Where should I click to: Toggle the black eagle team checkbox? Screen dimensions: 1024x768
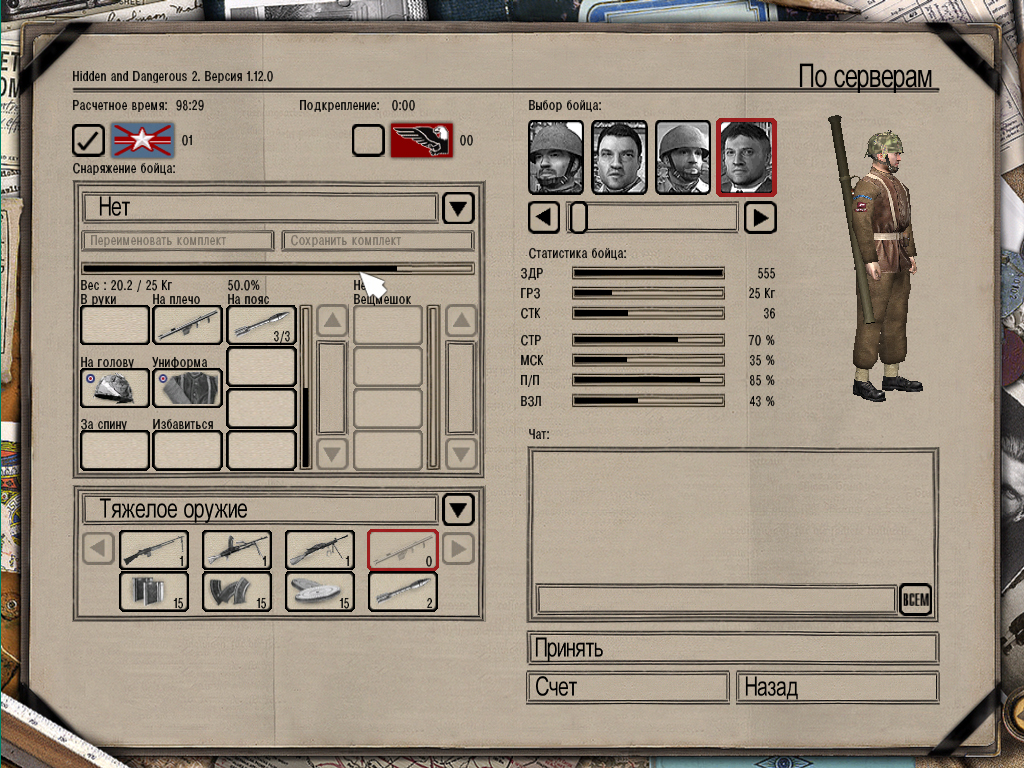tap(368, 141)
